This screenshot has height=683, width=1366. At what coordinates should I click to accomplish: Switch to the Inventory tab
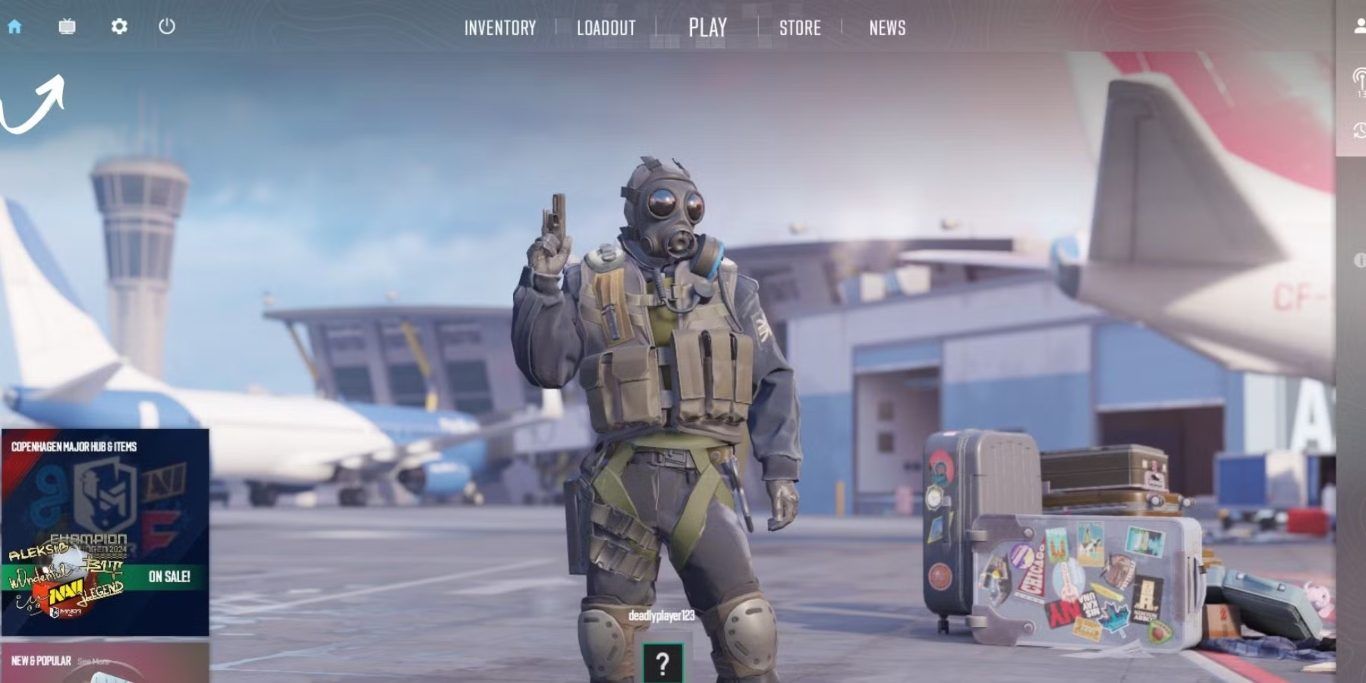500,28
